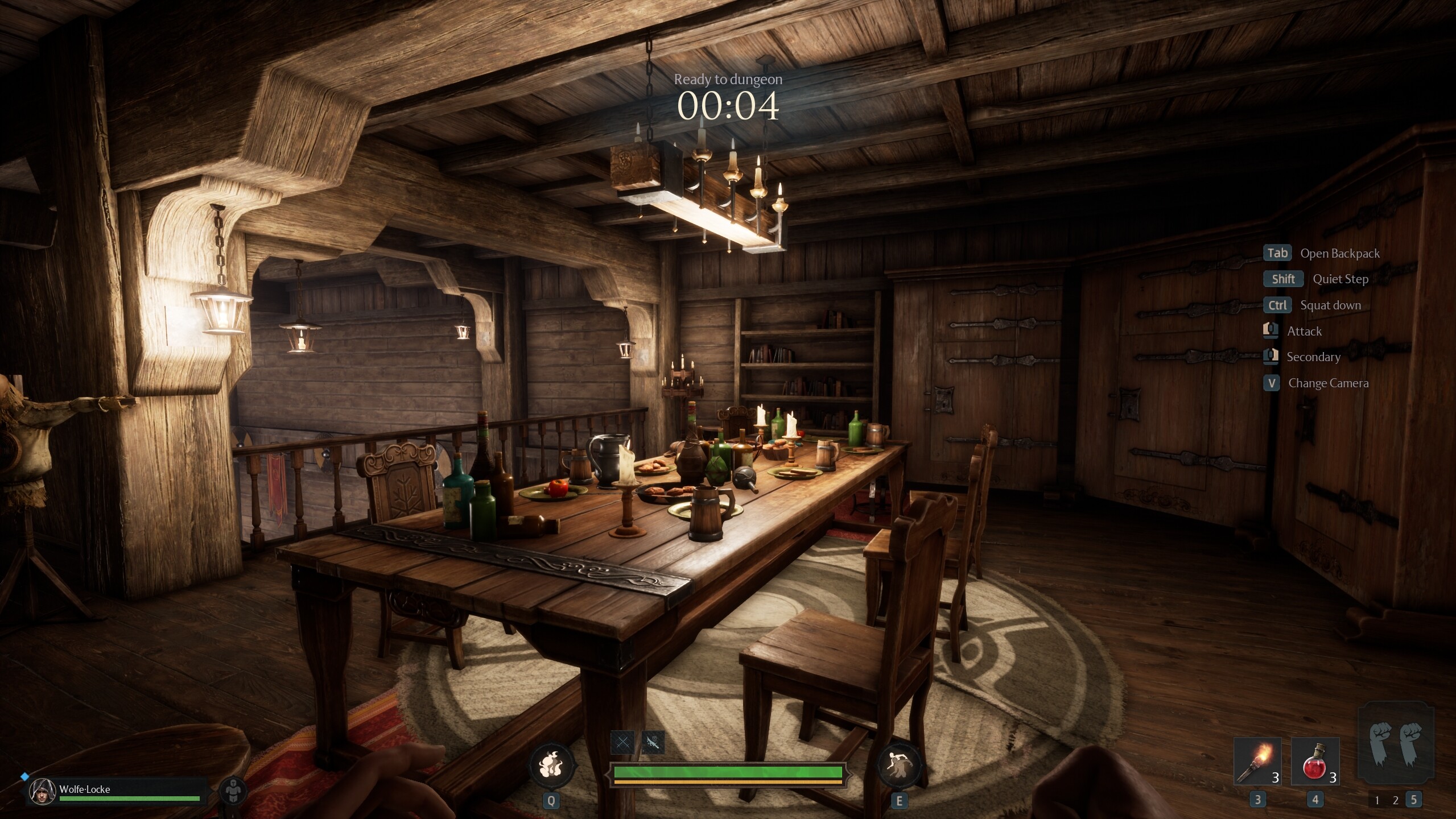1456x819 pixels.
Task: Click the Quiet Step Shift hint
Action: coord(1283,279)
